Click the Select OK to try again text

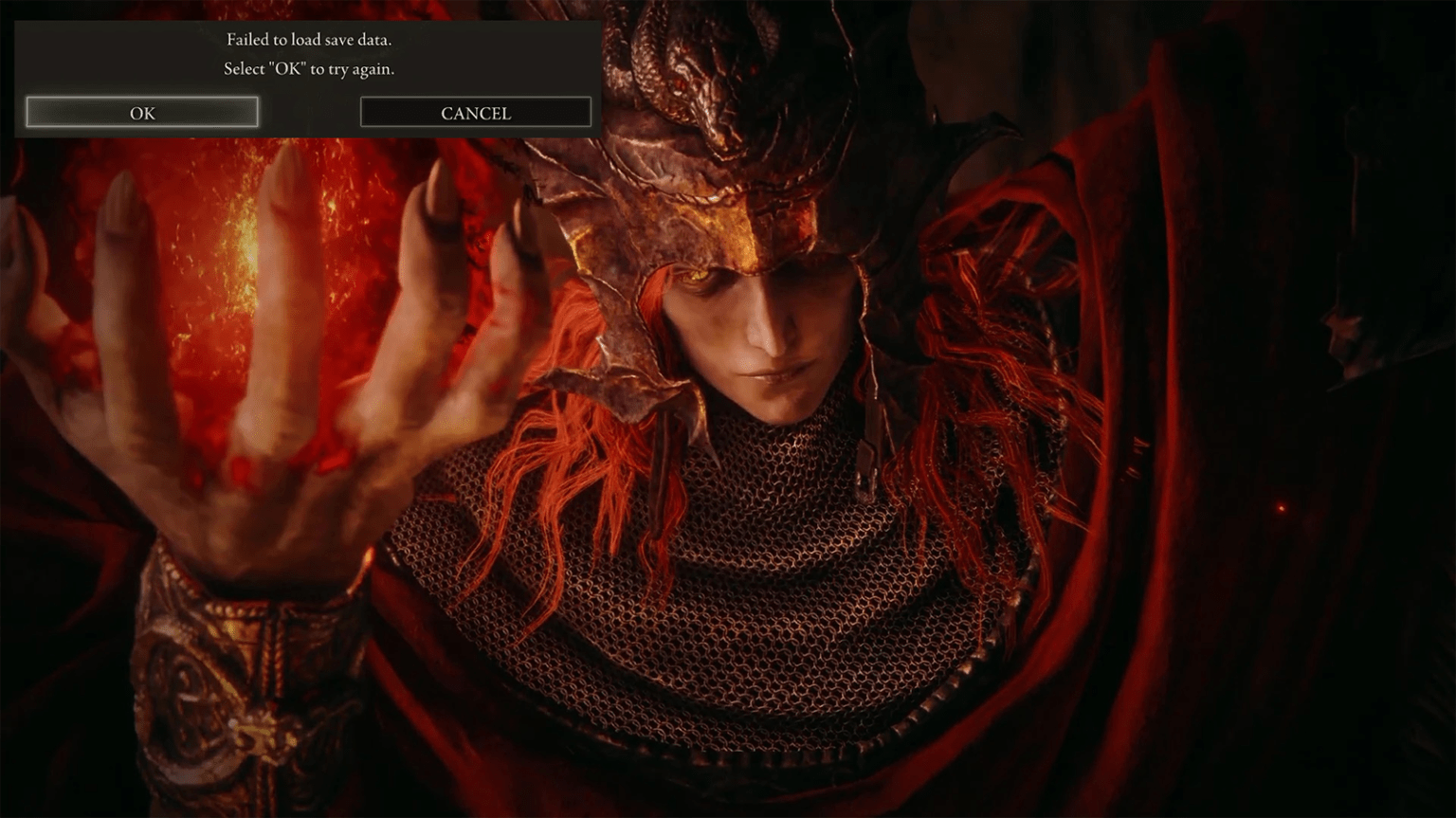point(309,68)
